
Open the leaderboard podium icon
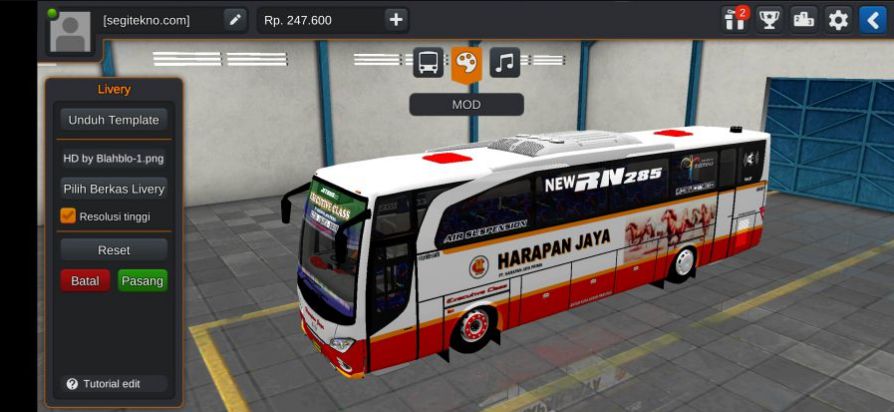(x=803, y=19)
